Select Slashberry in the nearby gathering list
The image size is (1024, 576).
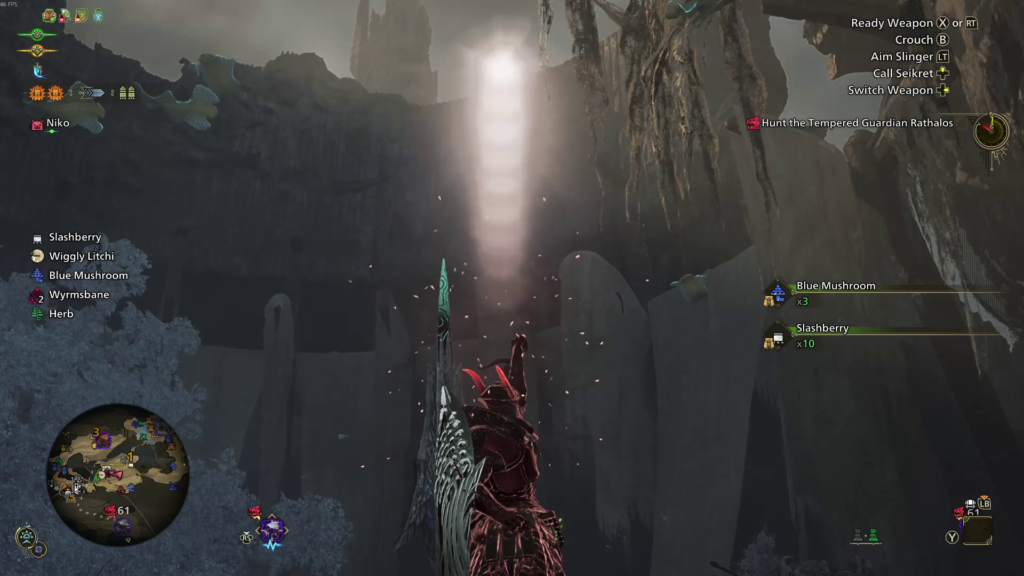[x=75, y=237]
